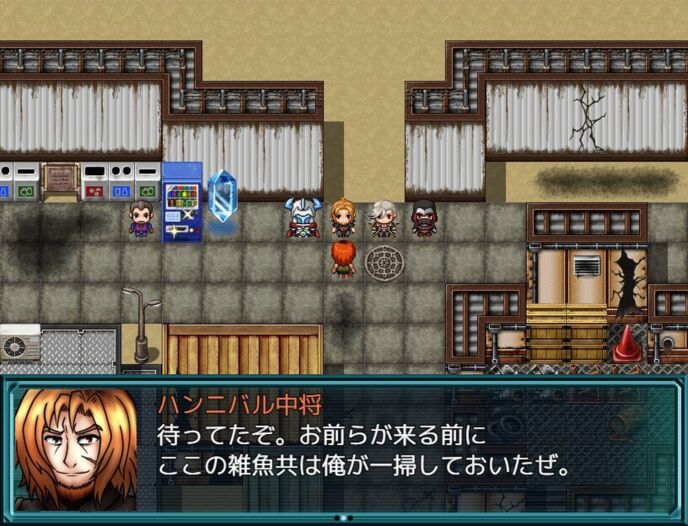Click the dialogue continue indicator arrow

click(x=343, y=517)
